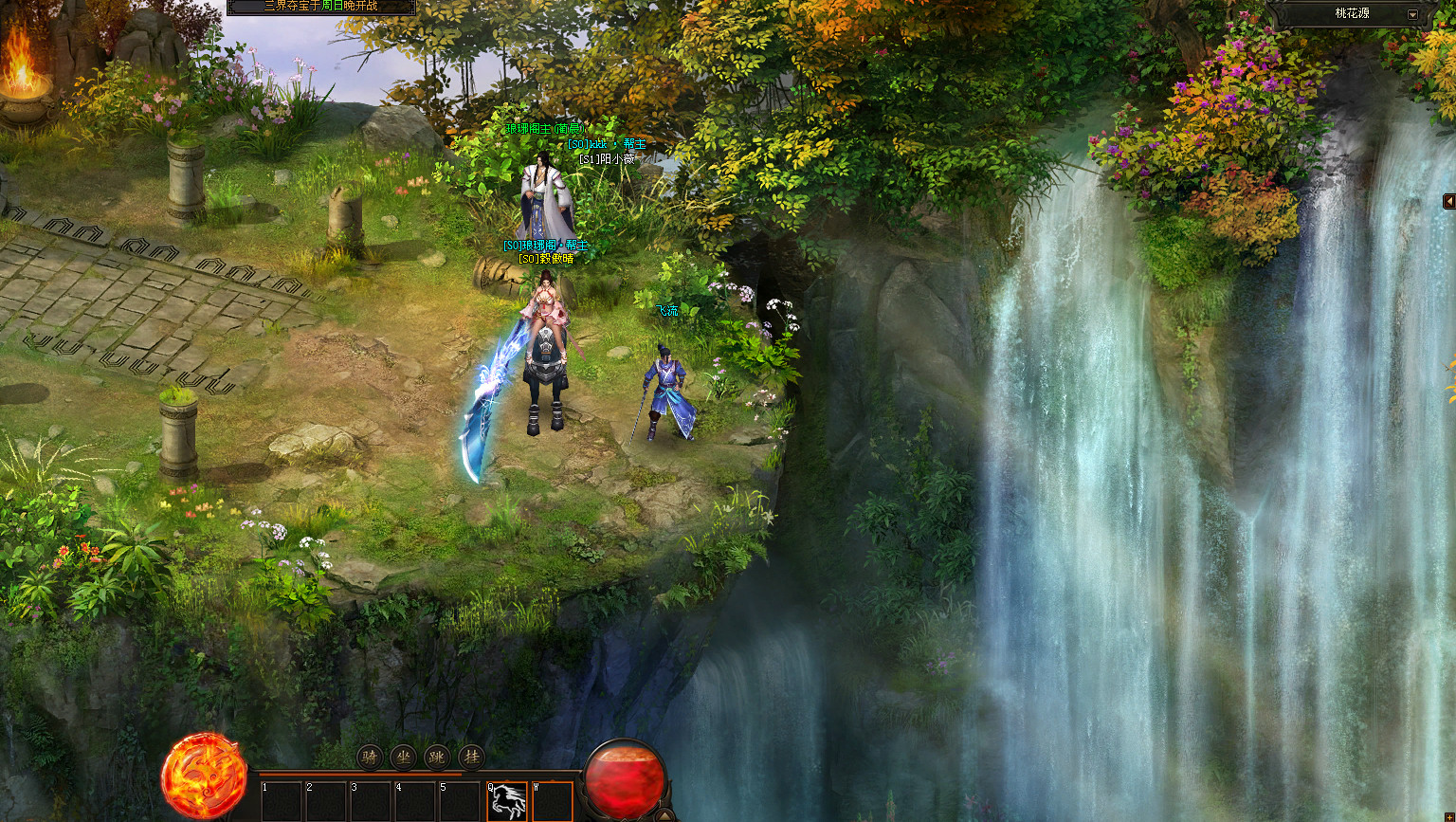
Task: Expand the side panel left-arrow tab
Action: pos(1448,201)
